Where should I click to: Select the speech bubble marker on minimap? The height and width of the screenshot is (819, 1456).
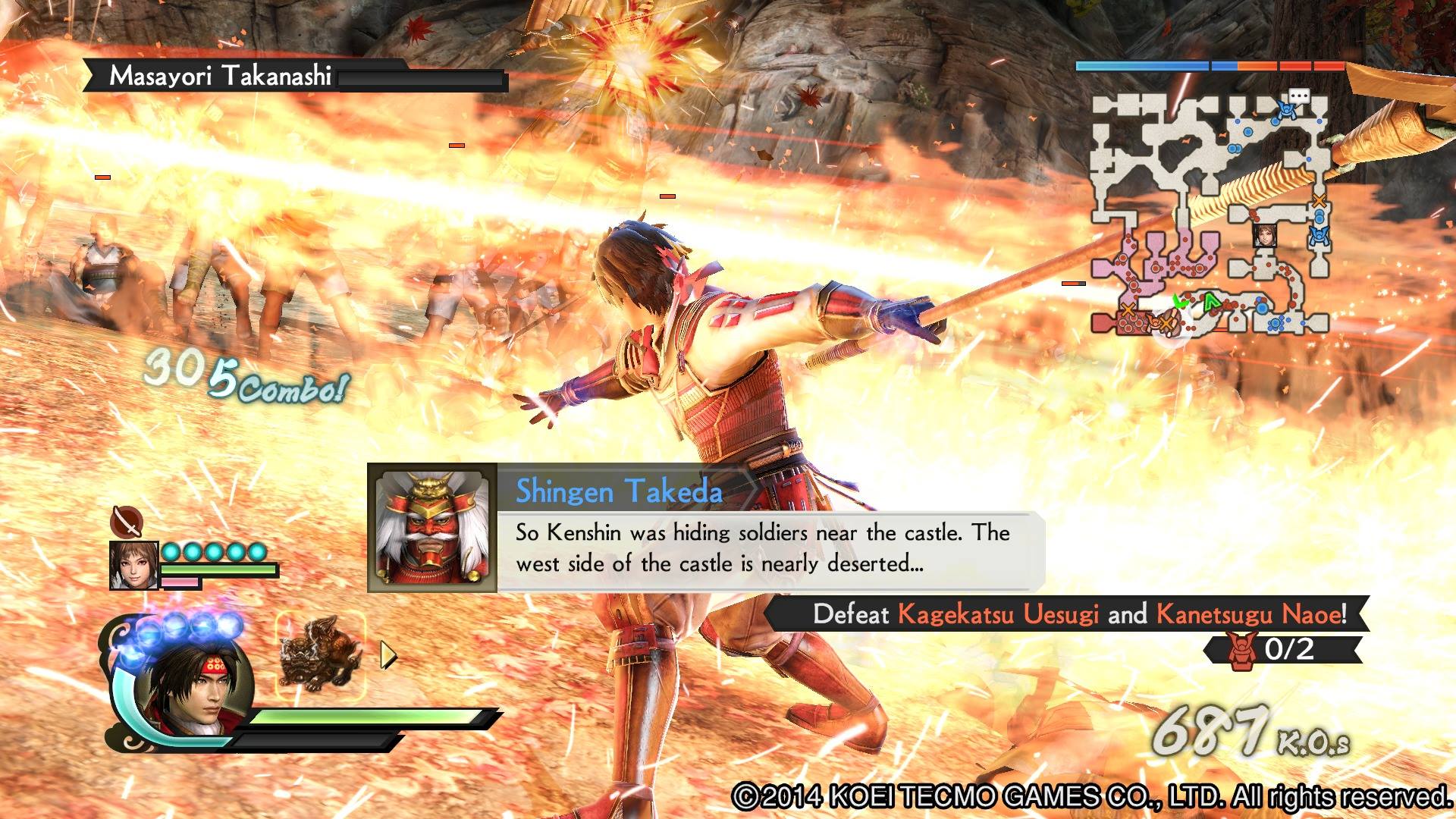coord(1299,96)
